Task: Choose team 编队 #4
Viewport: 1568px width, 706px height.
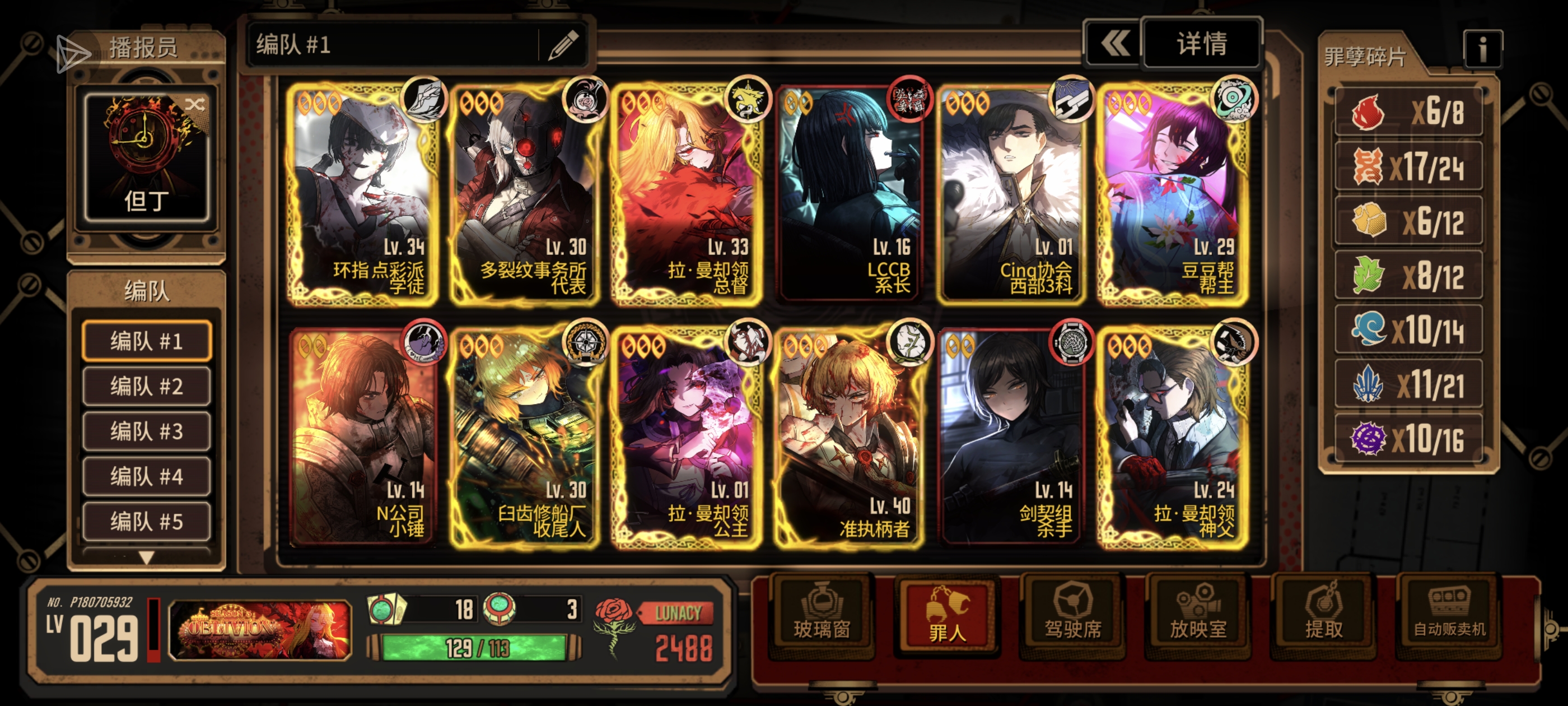Action: [x=147, y=476]
